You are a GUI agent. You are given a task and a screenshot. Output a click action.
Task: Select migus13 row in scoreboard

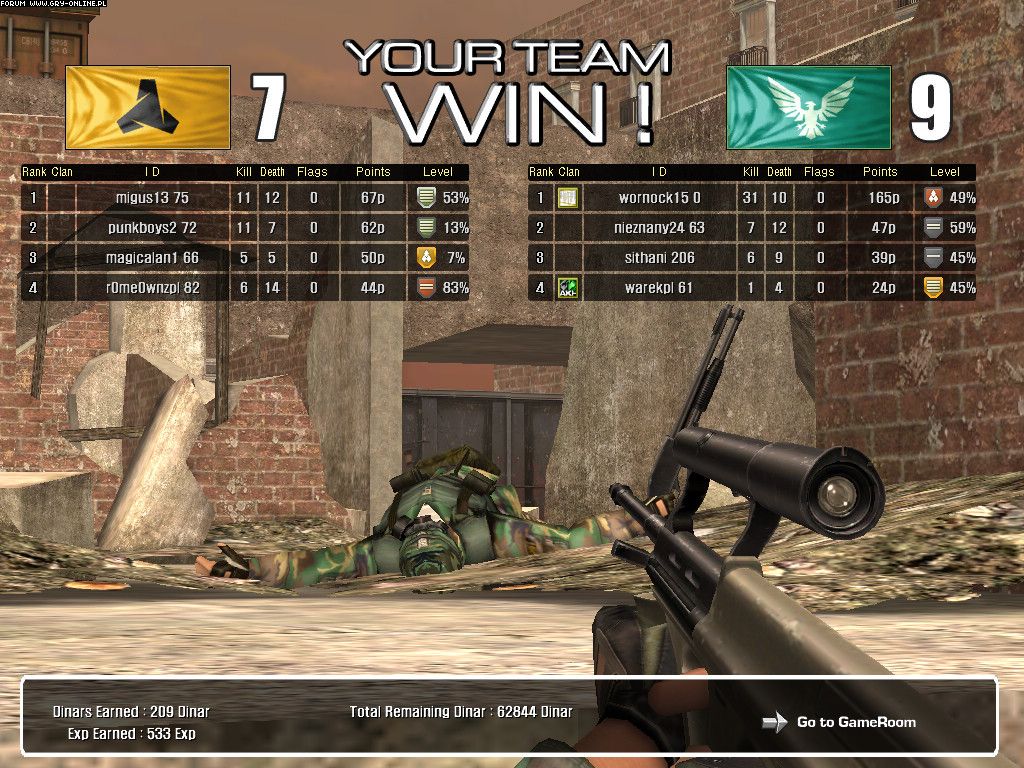click(152, 198)
